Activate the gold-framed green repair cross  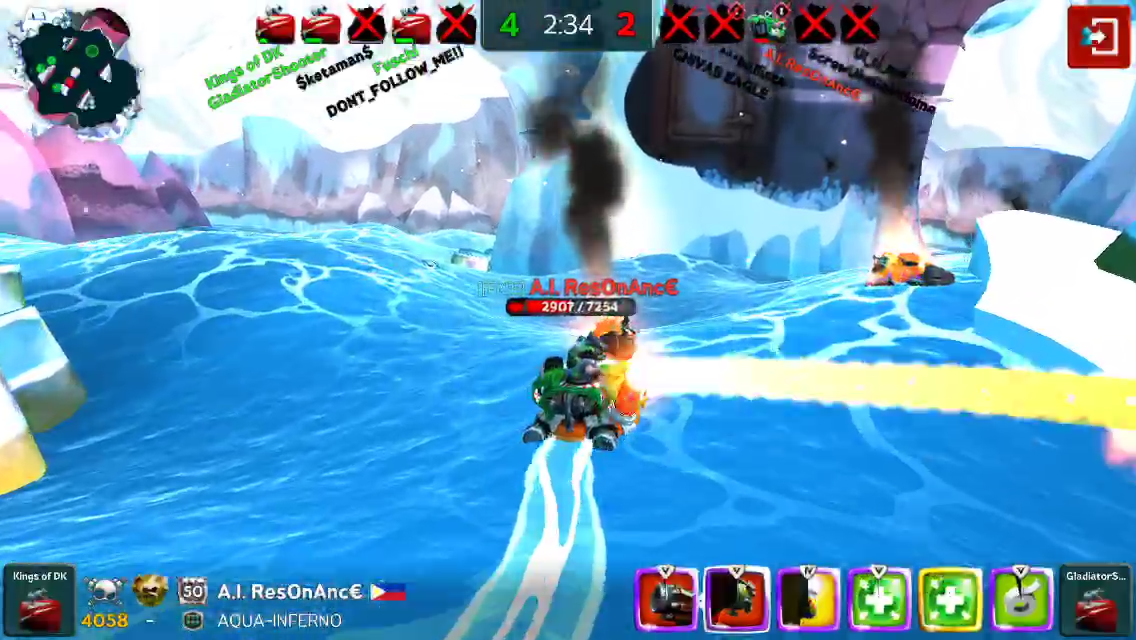point(950,600)
